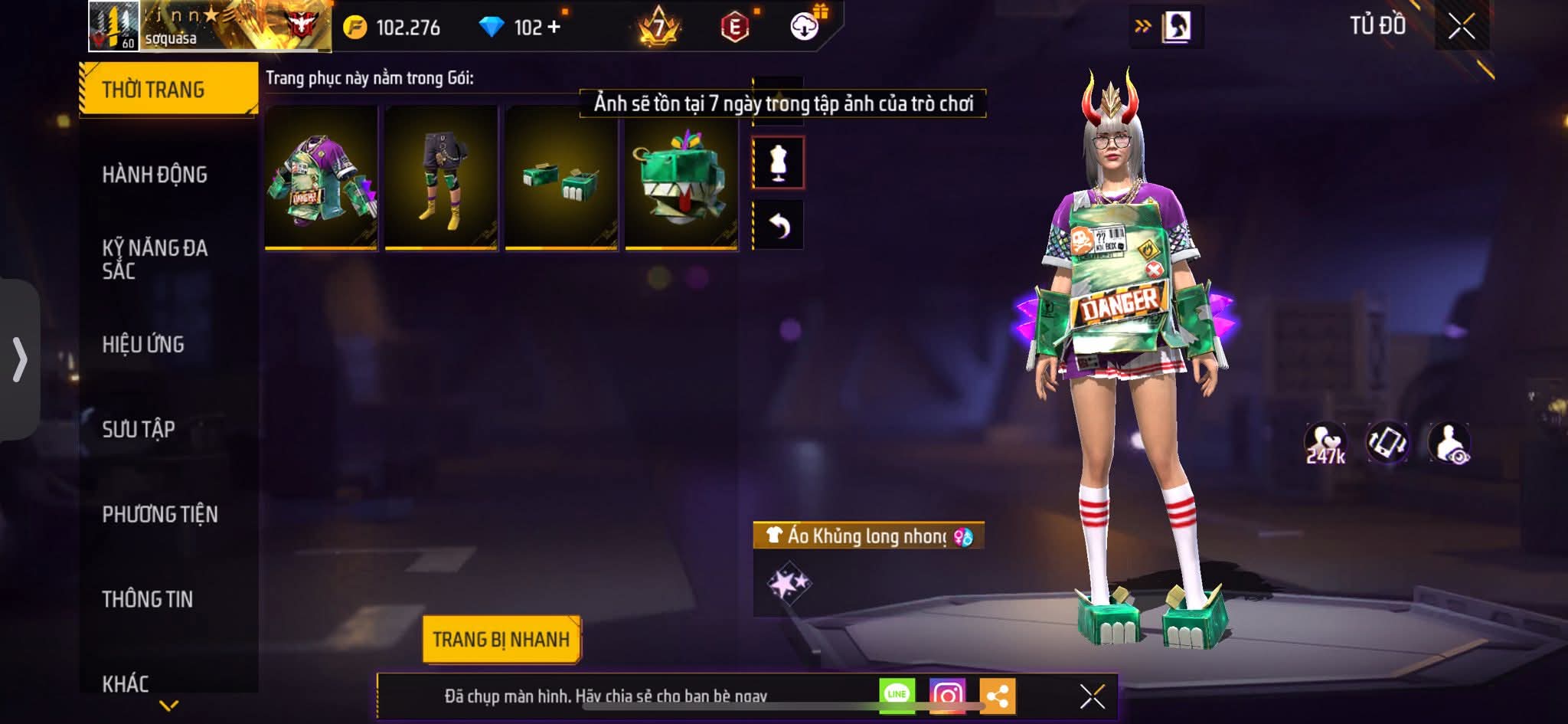Open the HÀNH ĐỘNG category
Viewport: 1568px width, 724px height.
(x=155, y=175)
